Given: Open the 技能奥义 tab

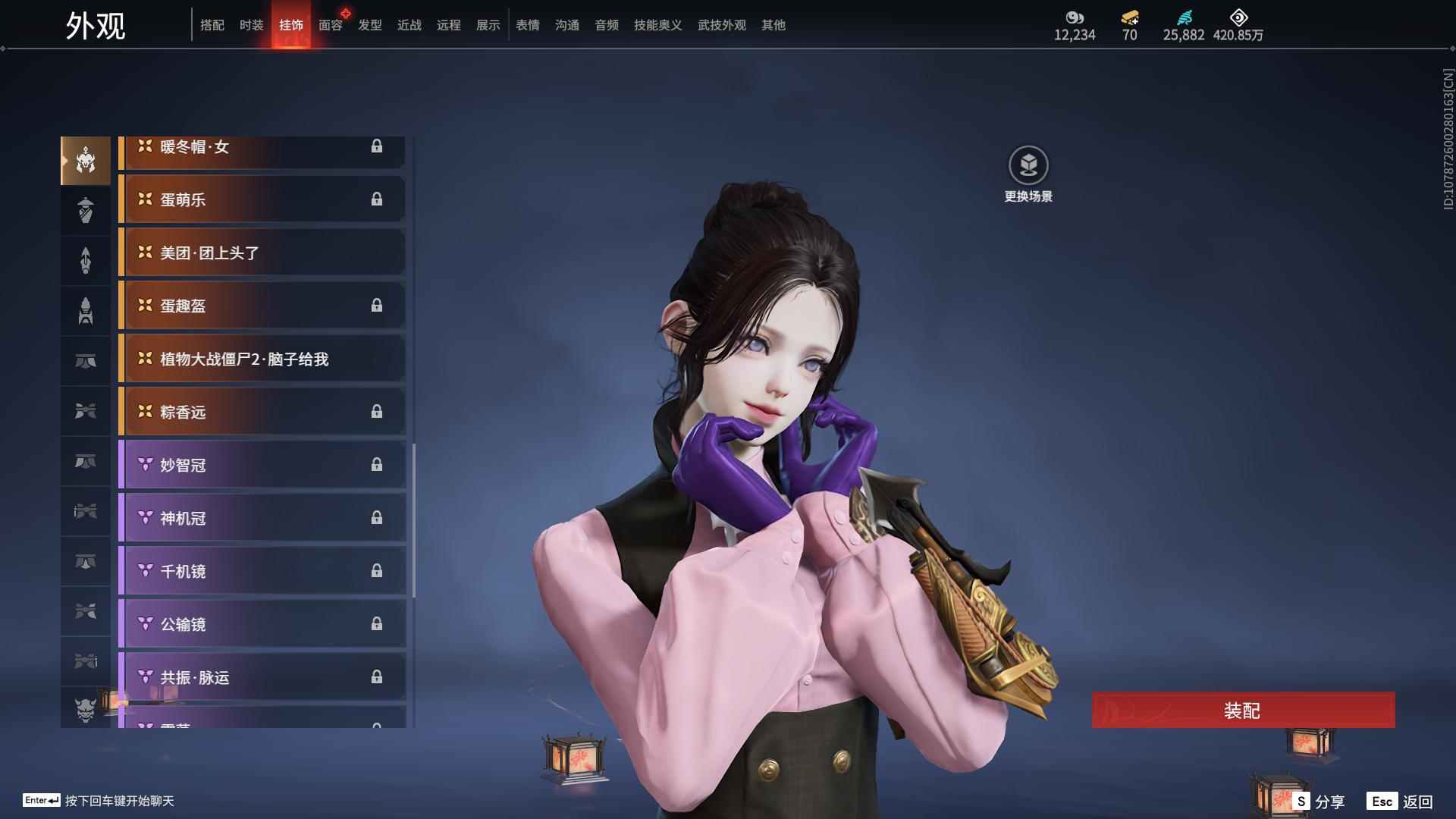Looking at the screenshot, I should coord(658,25).
